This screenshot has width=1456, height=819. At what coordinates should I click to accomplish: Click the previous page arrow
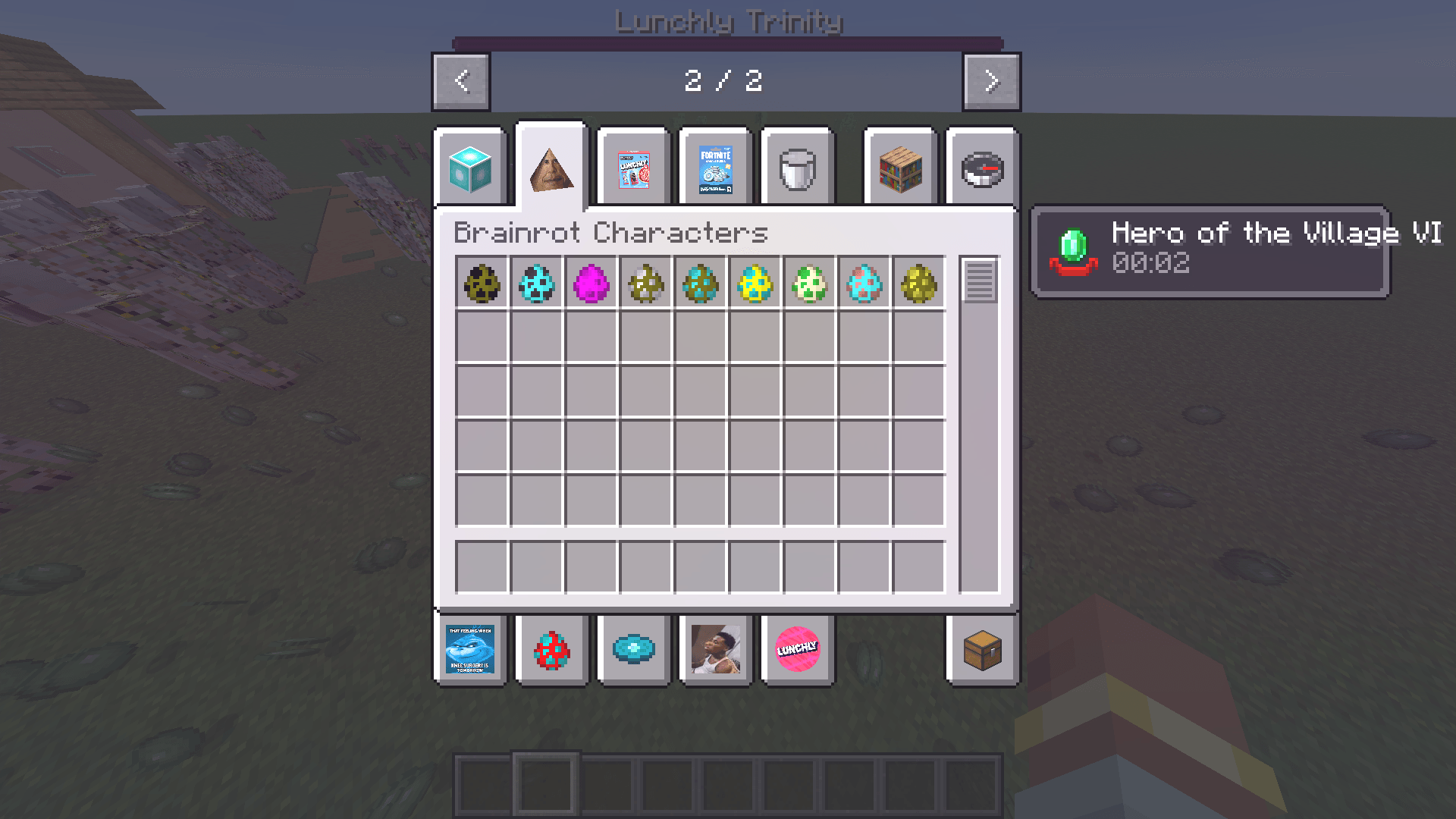click(460, 82)
